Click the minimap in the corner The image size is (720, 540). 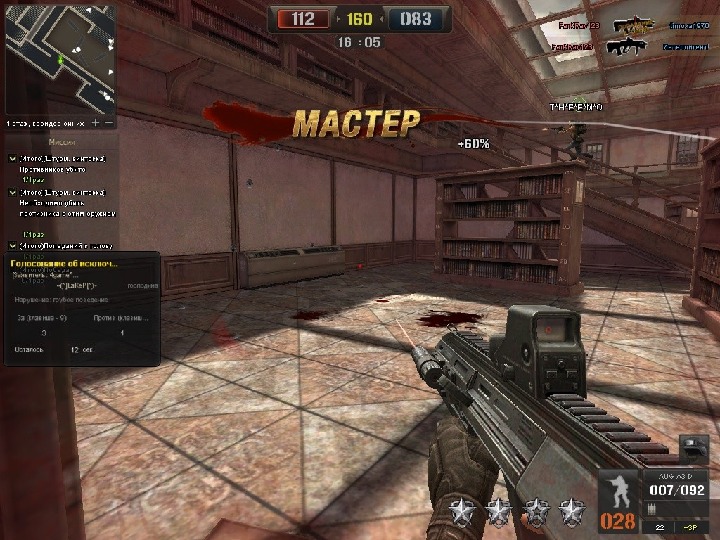pos(59,58)
